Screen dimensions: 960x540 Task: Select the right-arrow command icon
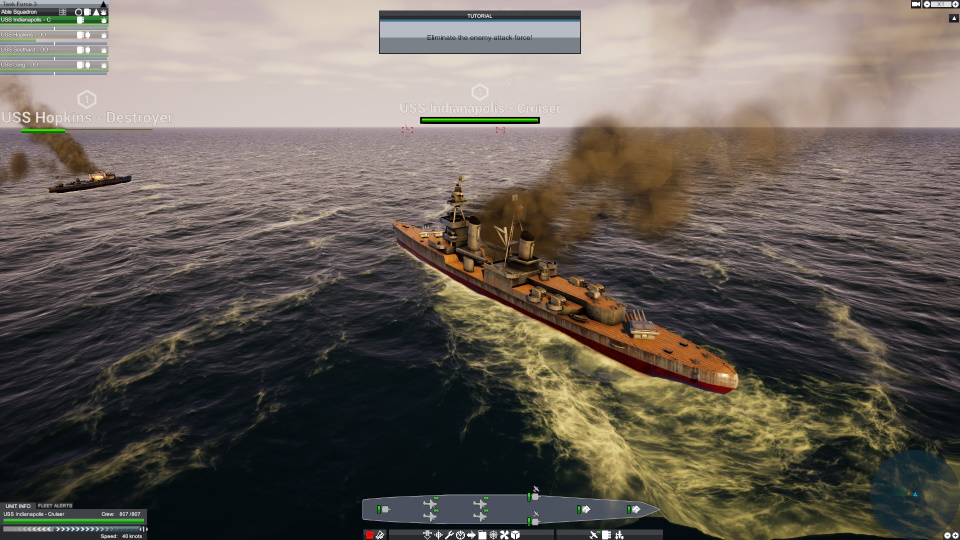(x=471, y=535)
